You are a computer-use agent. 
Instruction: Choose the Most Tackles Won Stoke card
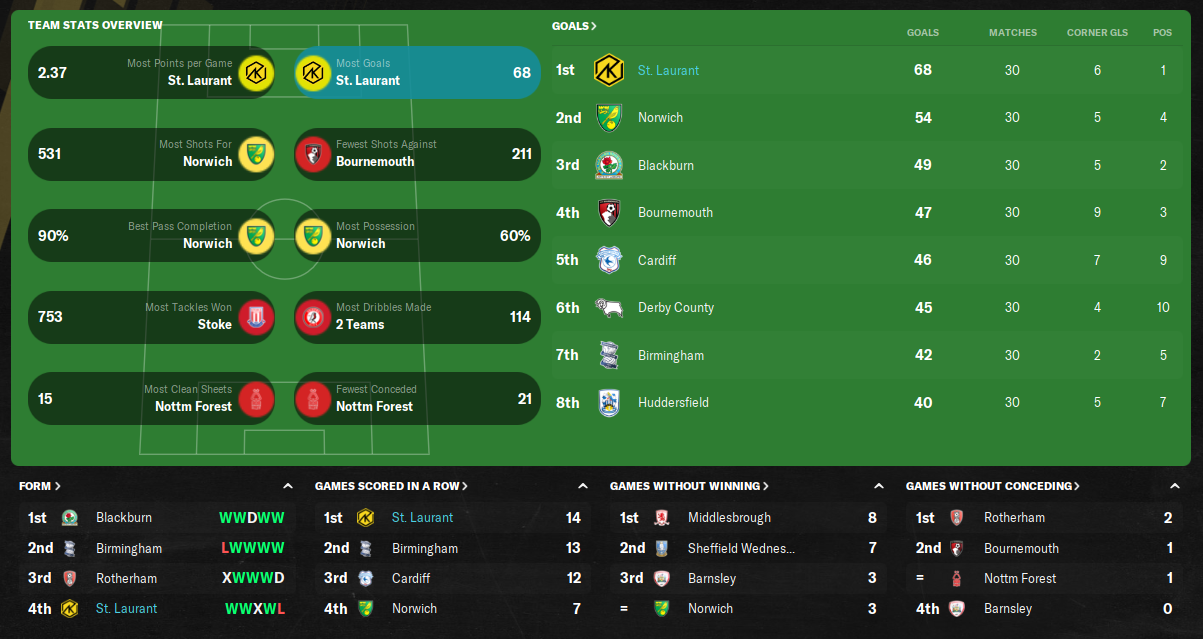tap(151, 317)
